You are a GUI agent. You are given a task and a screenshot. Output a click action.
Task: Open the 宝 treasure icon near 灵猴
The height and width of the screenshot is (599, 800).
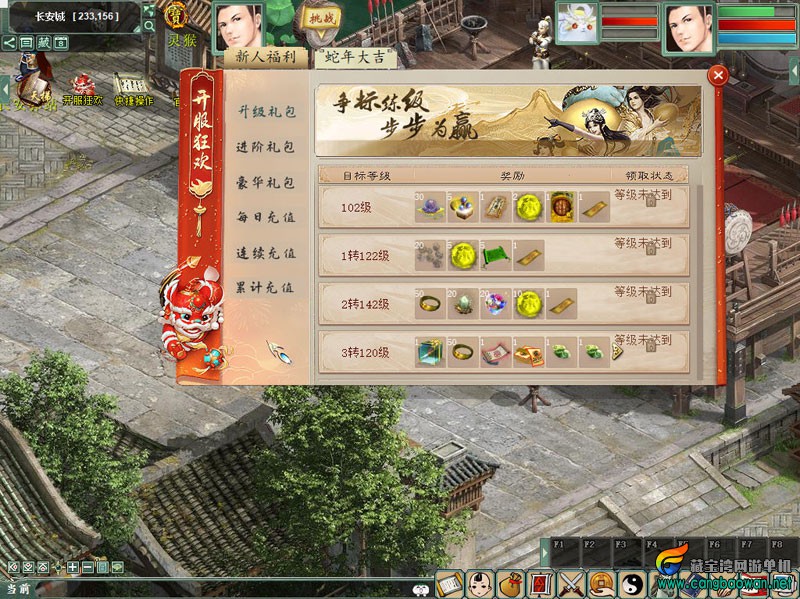coord(177,16)
